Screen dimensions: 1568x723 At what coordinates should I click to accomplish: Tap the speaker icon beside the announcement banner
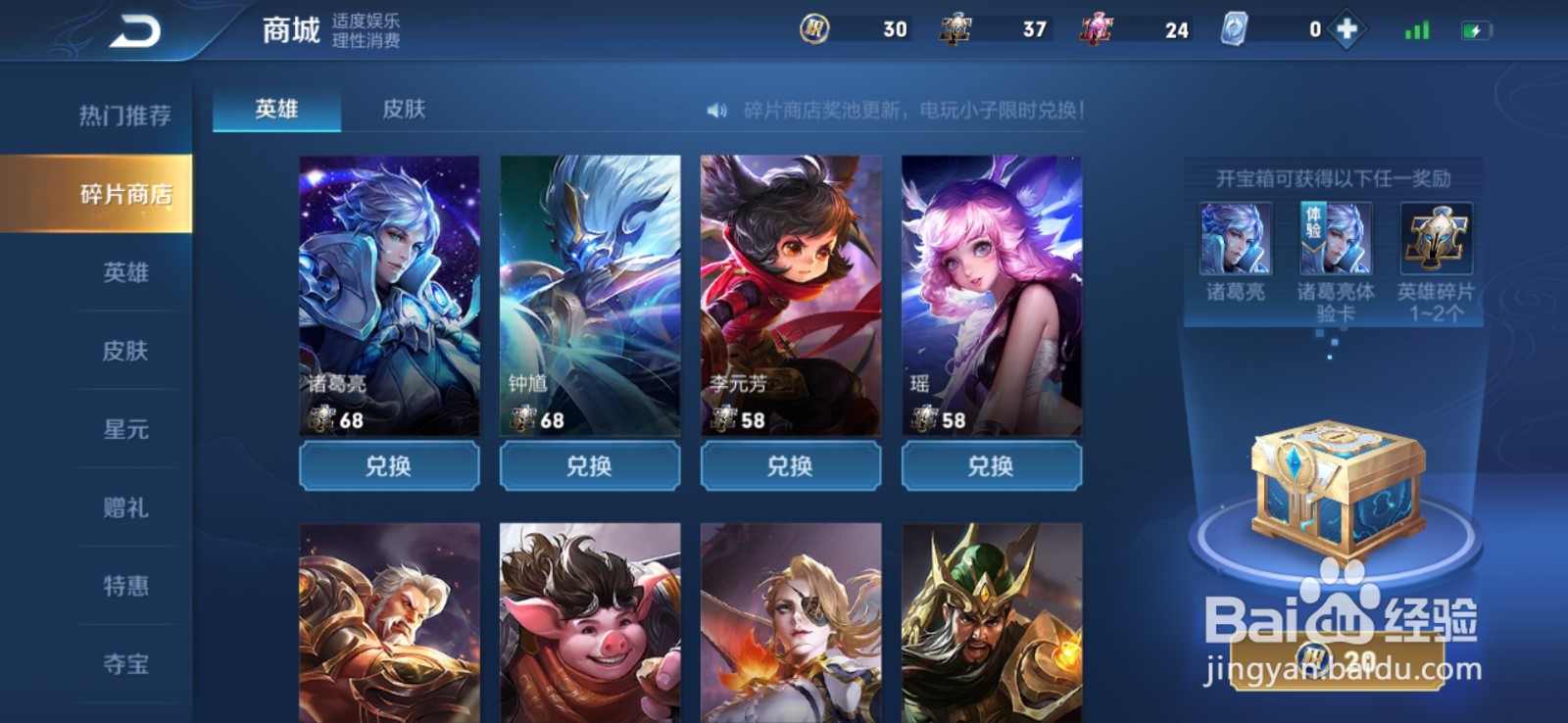(716, 112)
